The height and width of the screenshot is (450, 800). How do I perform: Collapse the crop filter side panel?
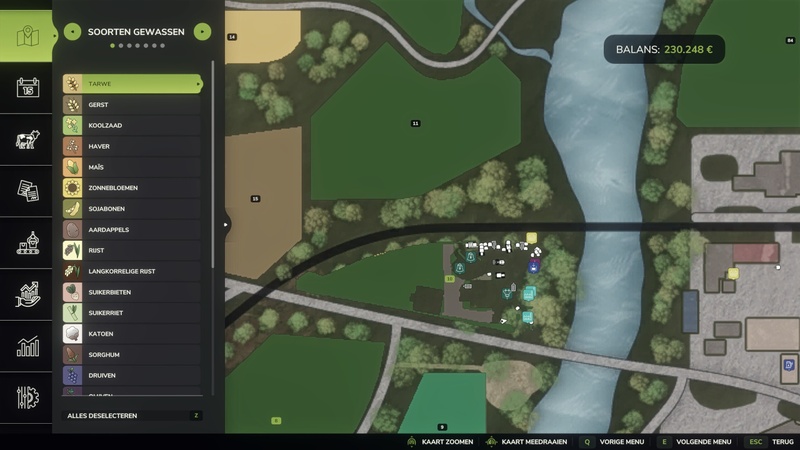[226, 224]
